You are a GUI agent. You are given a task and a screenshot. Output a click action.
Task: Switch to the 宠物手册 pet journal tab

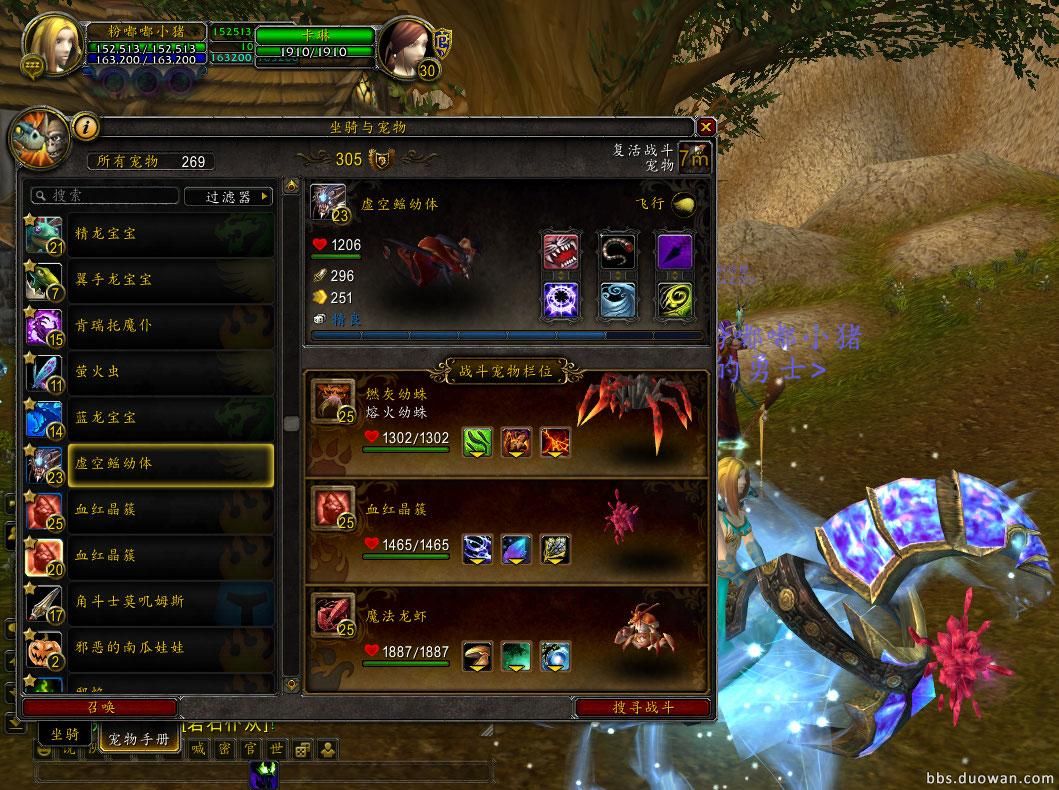[x=140, y=740]
